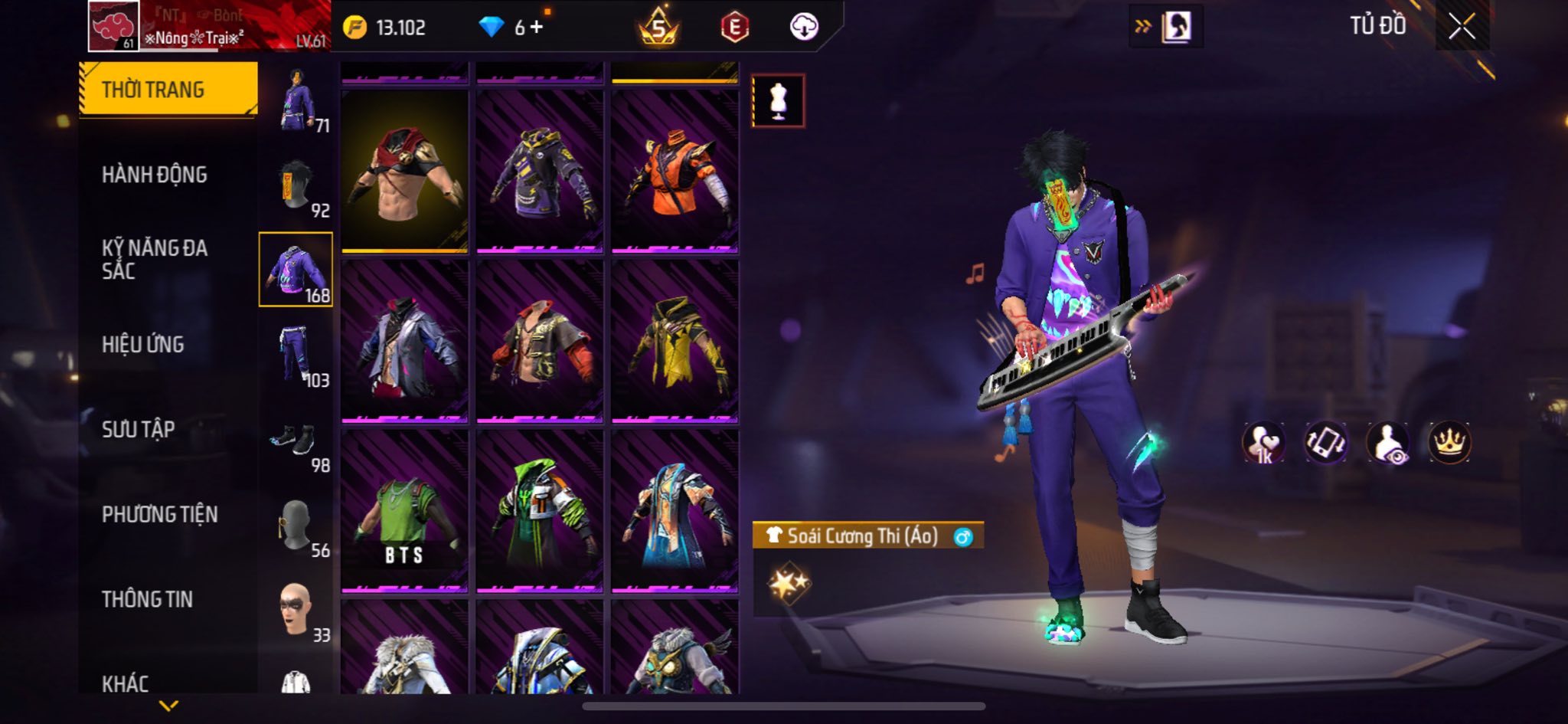
Task: Open the Thông Tin section
Action: tap(147, 599)
